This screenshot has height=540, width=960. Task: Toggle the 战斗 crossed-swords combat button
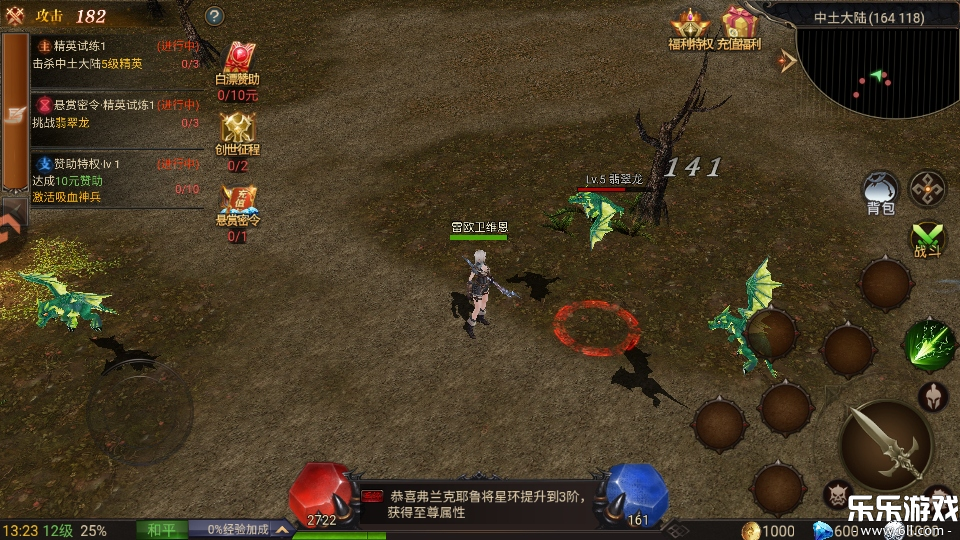[928, 238]
